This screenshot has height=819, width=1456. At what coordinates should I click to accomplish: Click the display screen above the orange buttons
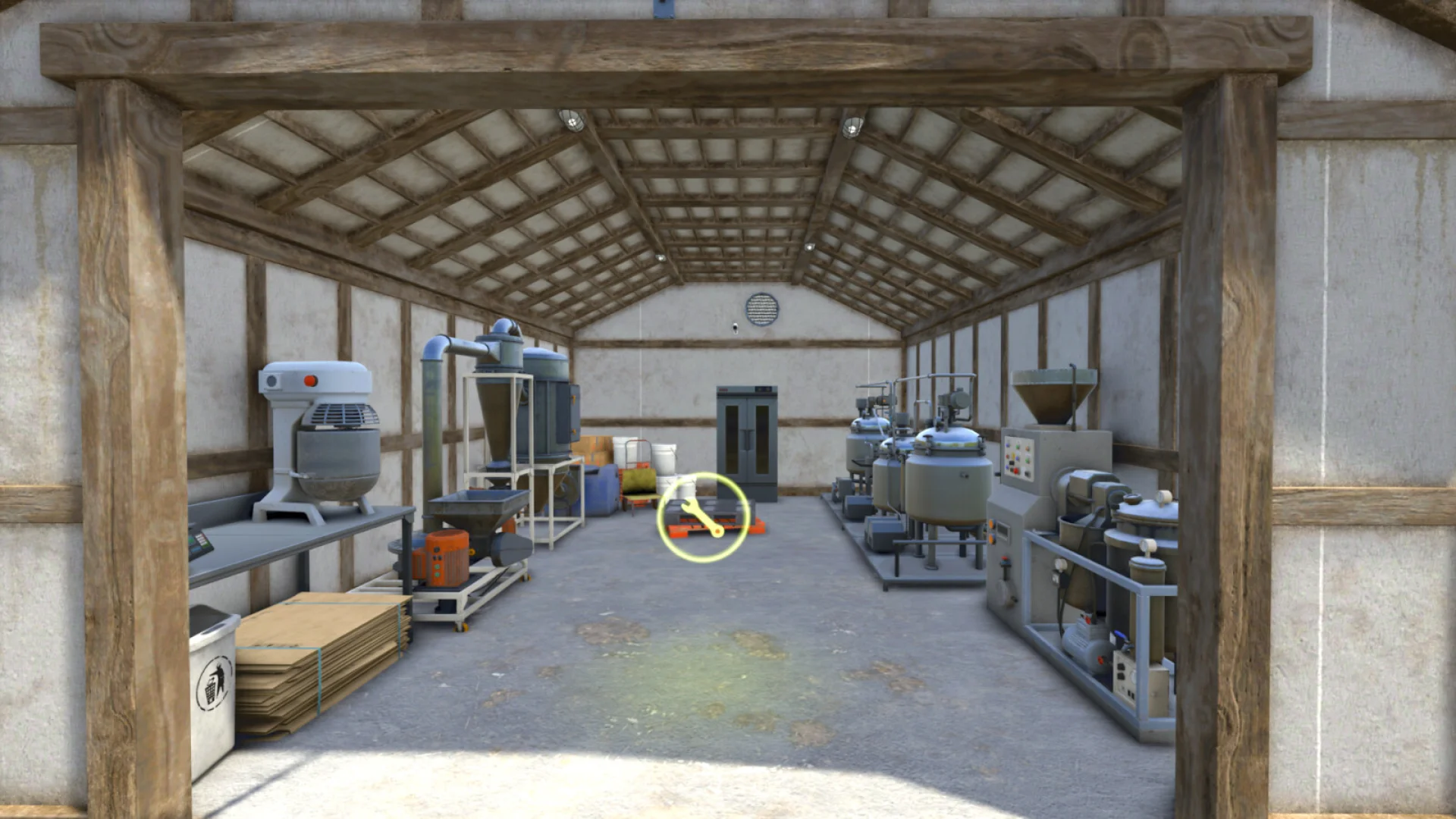click(1003, 529)
